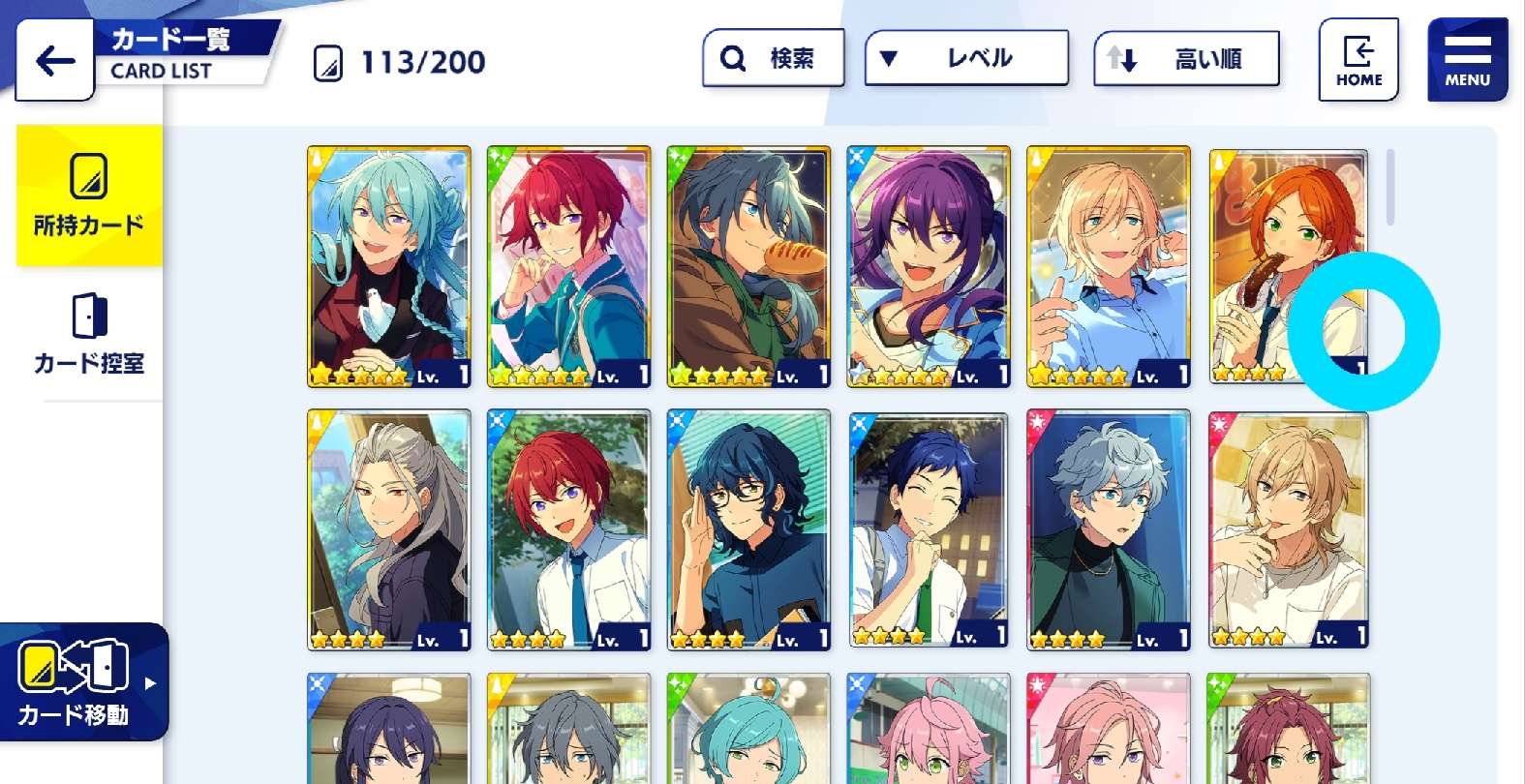Pick the five-star blond card in blue shirt

click(x=1109, y=266)
